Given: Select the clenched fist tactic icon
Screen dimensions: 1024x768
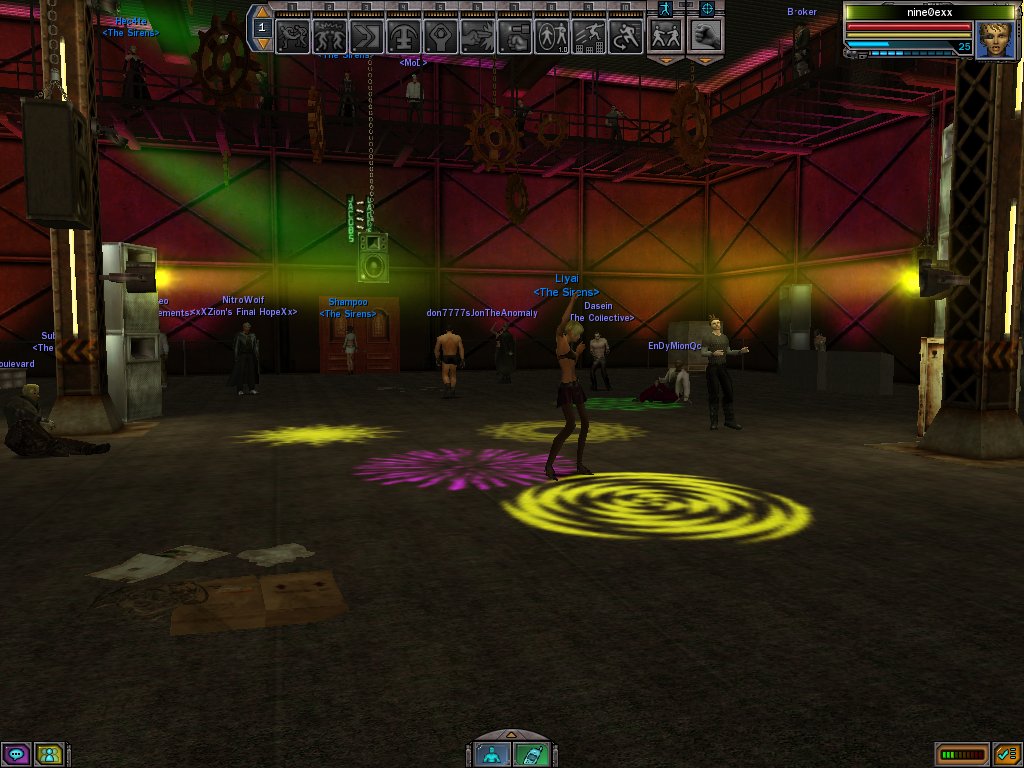Looking at the screenshot, I should (707, 35).
